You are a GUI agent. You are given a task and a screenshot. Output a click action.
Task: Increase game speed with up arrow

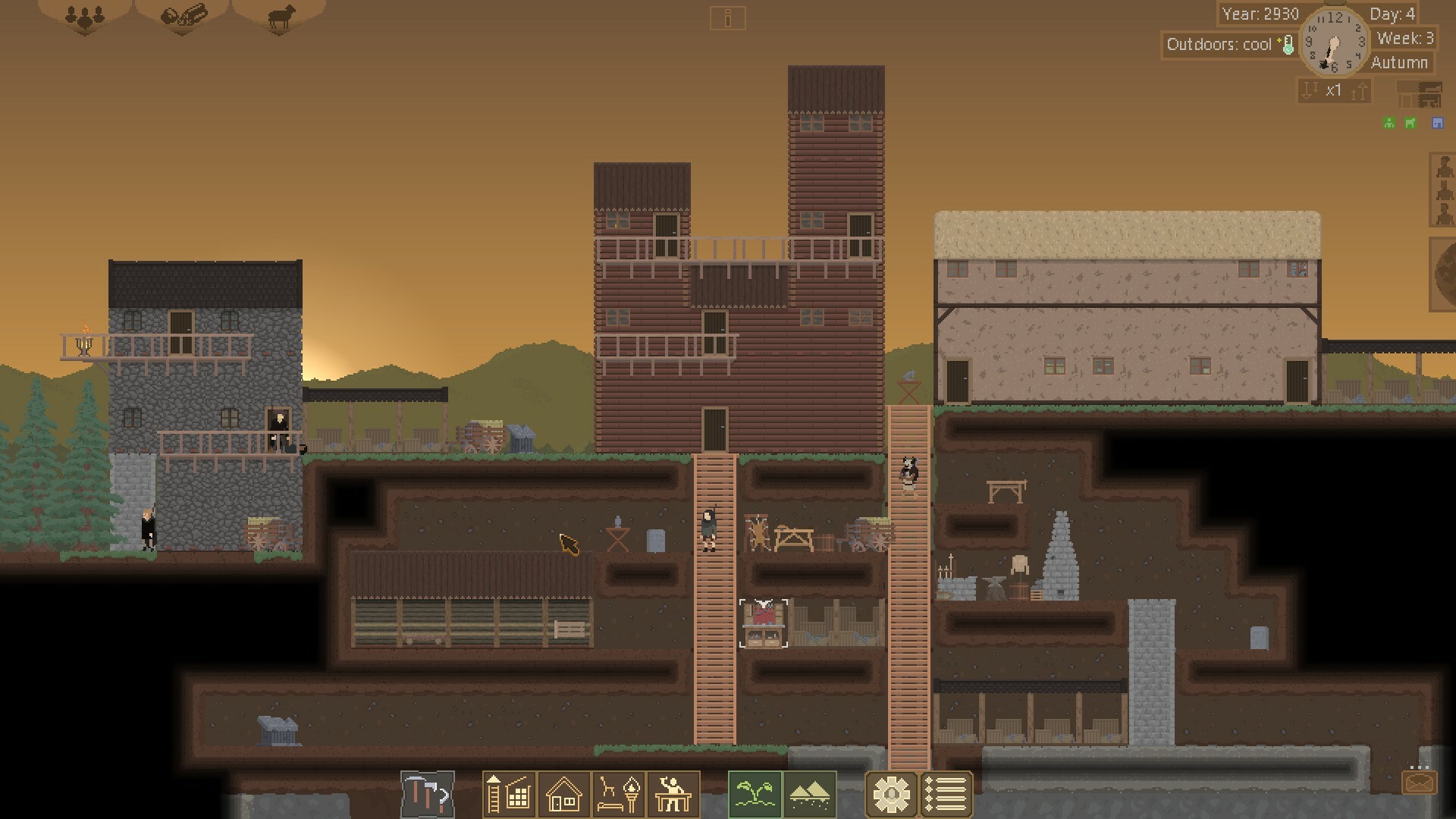(1358, 91)
